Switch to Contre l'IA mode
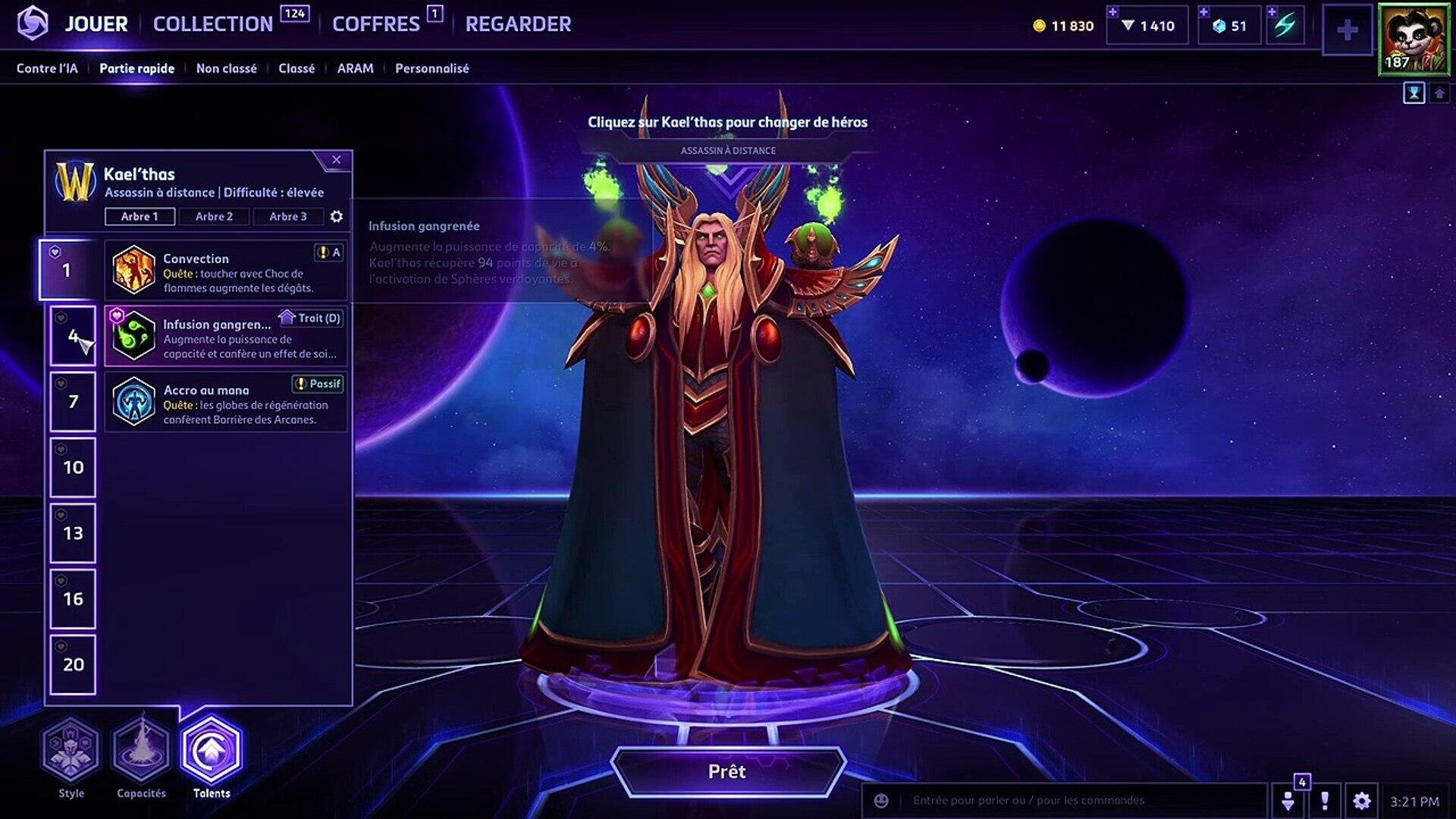This screenshot has height=819, width=1456. [x=47, y=68]
